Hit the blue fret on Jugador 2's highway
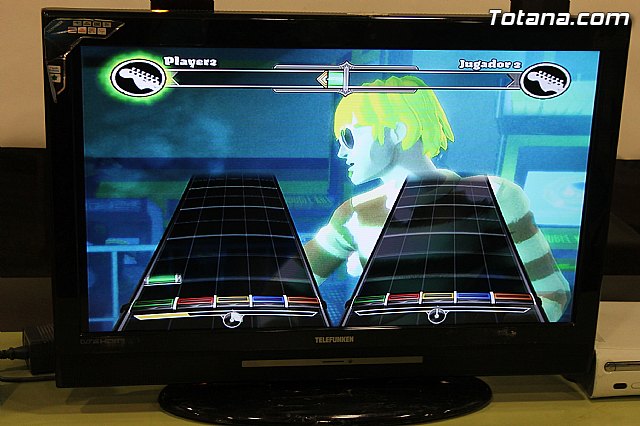Viewport: 640px width, 426px height. tap(474, 298)
